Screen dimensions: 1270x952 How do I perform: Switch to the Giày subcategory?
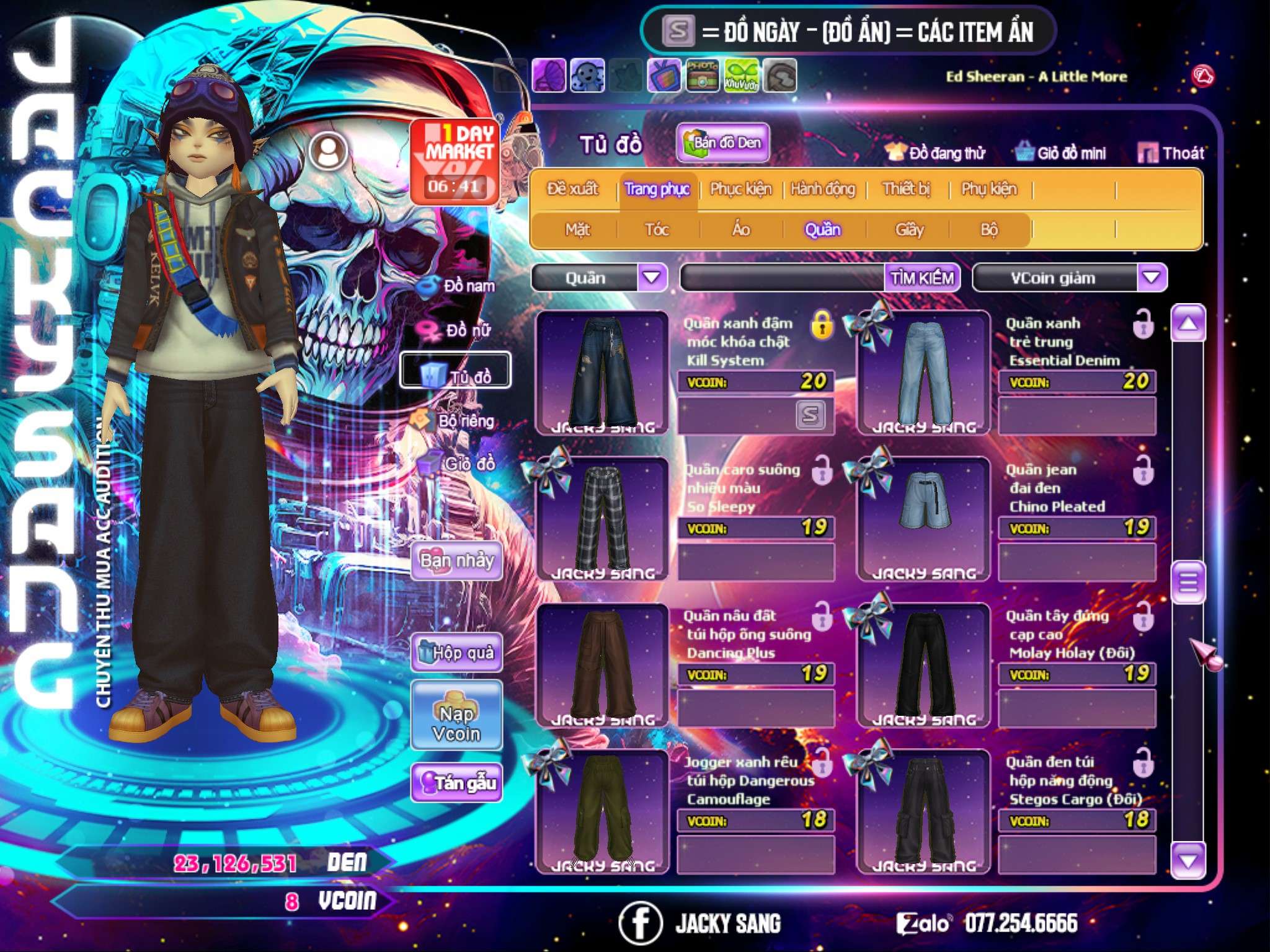(x=909, y=229)
